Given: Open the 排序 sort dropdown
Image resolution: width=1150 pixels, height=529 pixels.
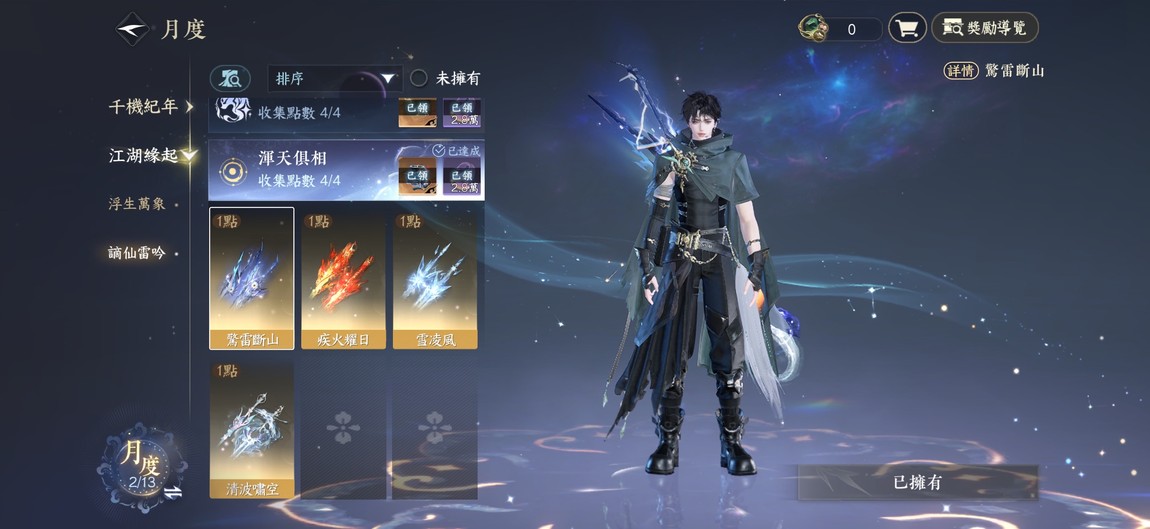Looking at the screenshot, I should click(x=334, y=78).
